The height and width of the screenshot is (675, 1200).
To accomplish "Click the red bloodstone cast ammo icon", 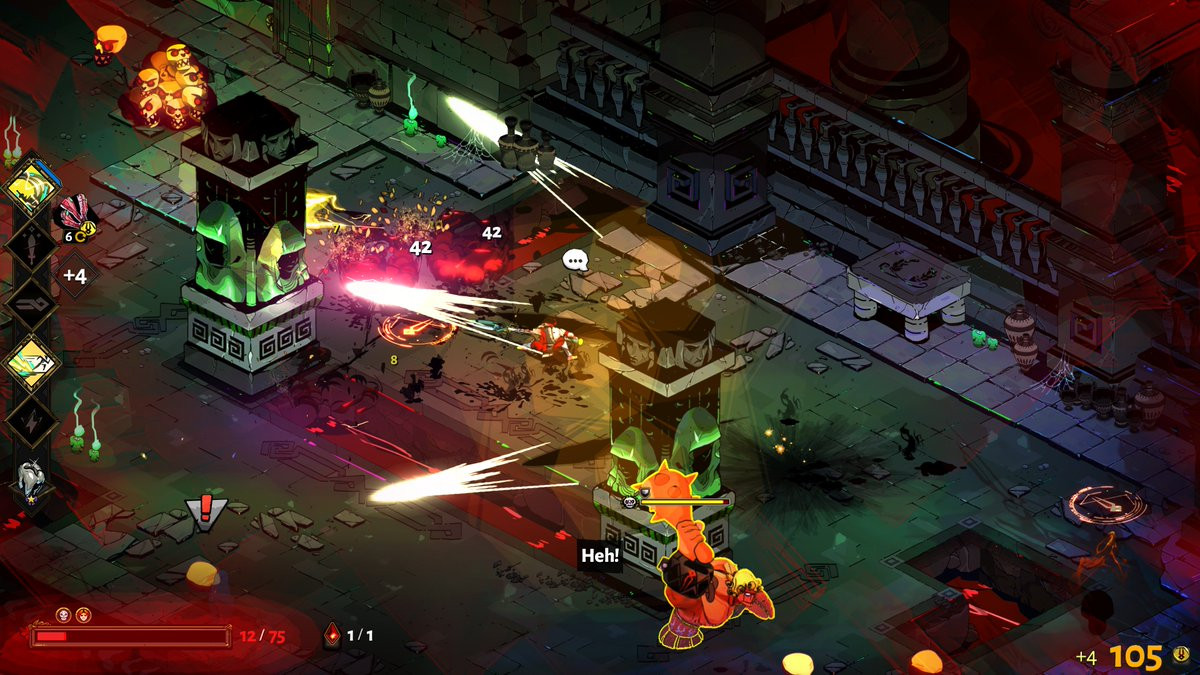I will 333,634.
